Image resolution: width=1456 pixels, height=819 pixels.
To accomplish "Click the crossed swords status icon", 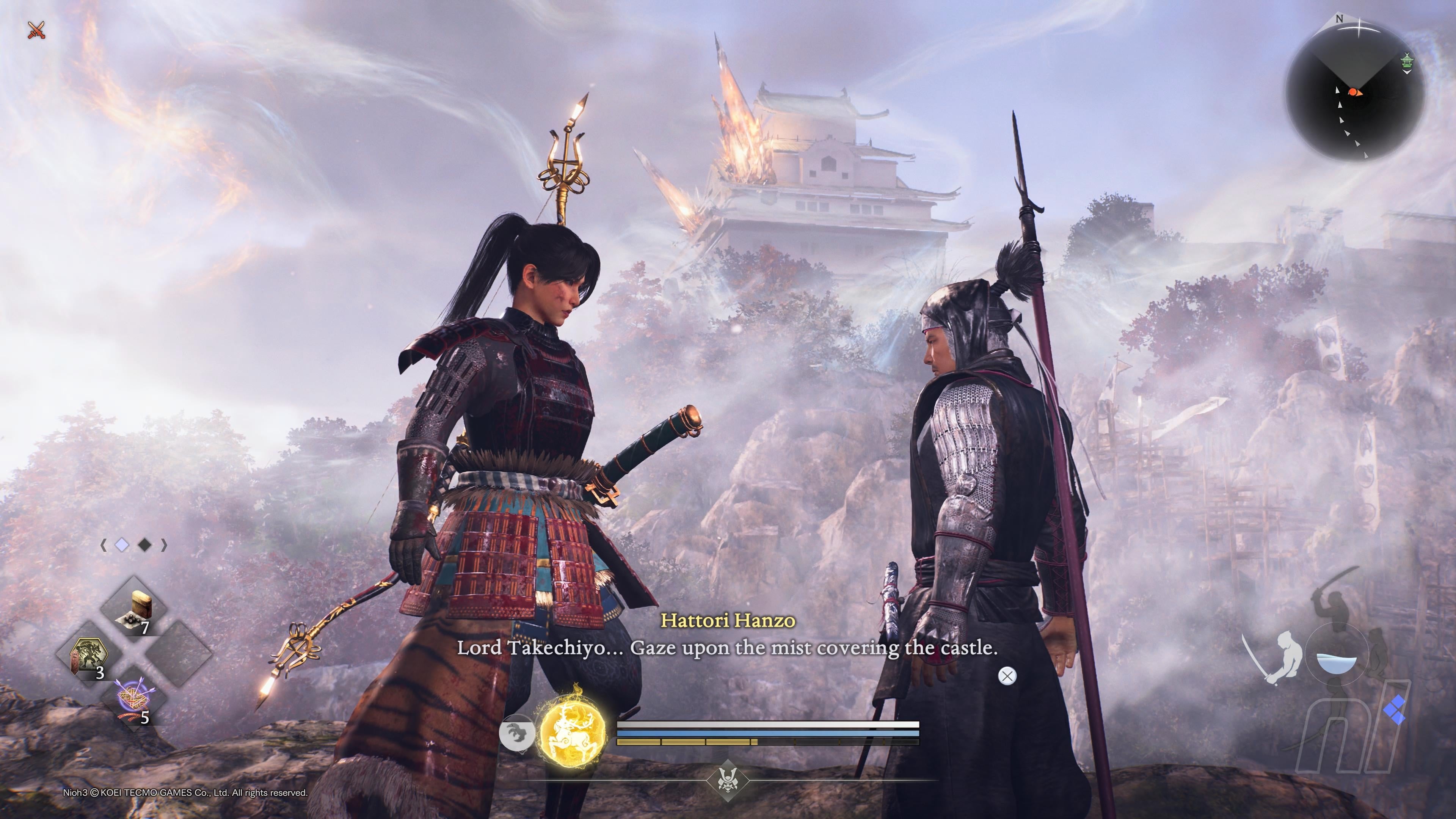I will (x=36, y=30).
